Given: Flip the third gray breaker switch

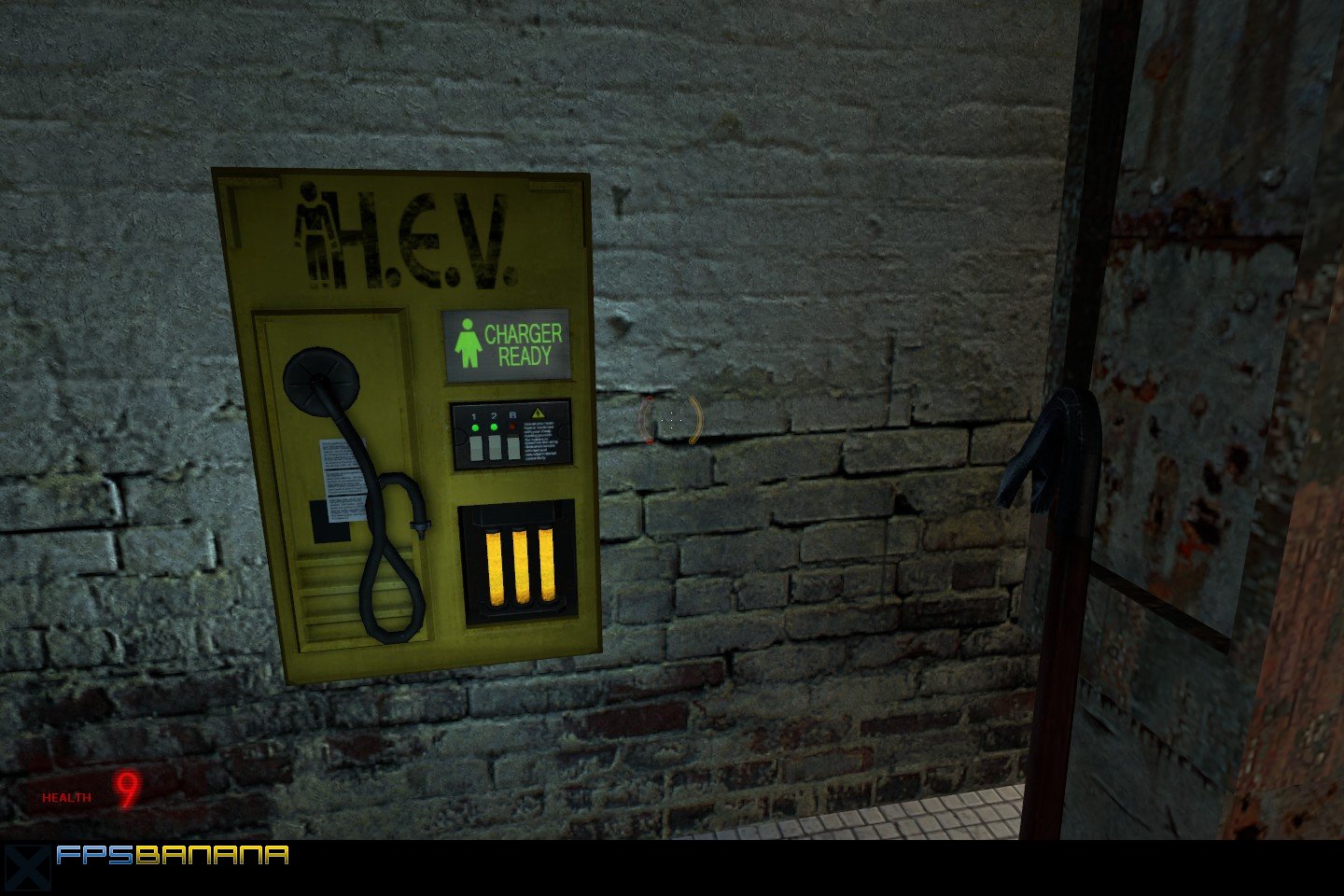Looking at the screenshot, I should click(514, 448).
